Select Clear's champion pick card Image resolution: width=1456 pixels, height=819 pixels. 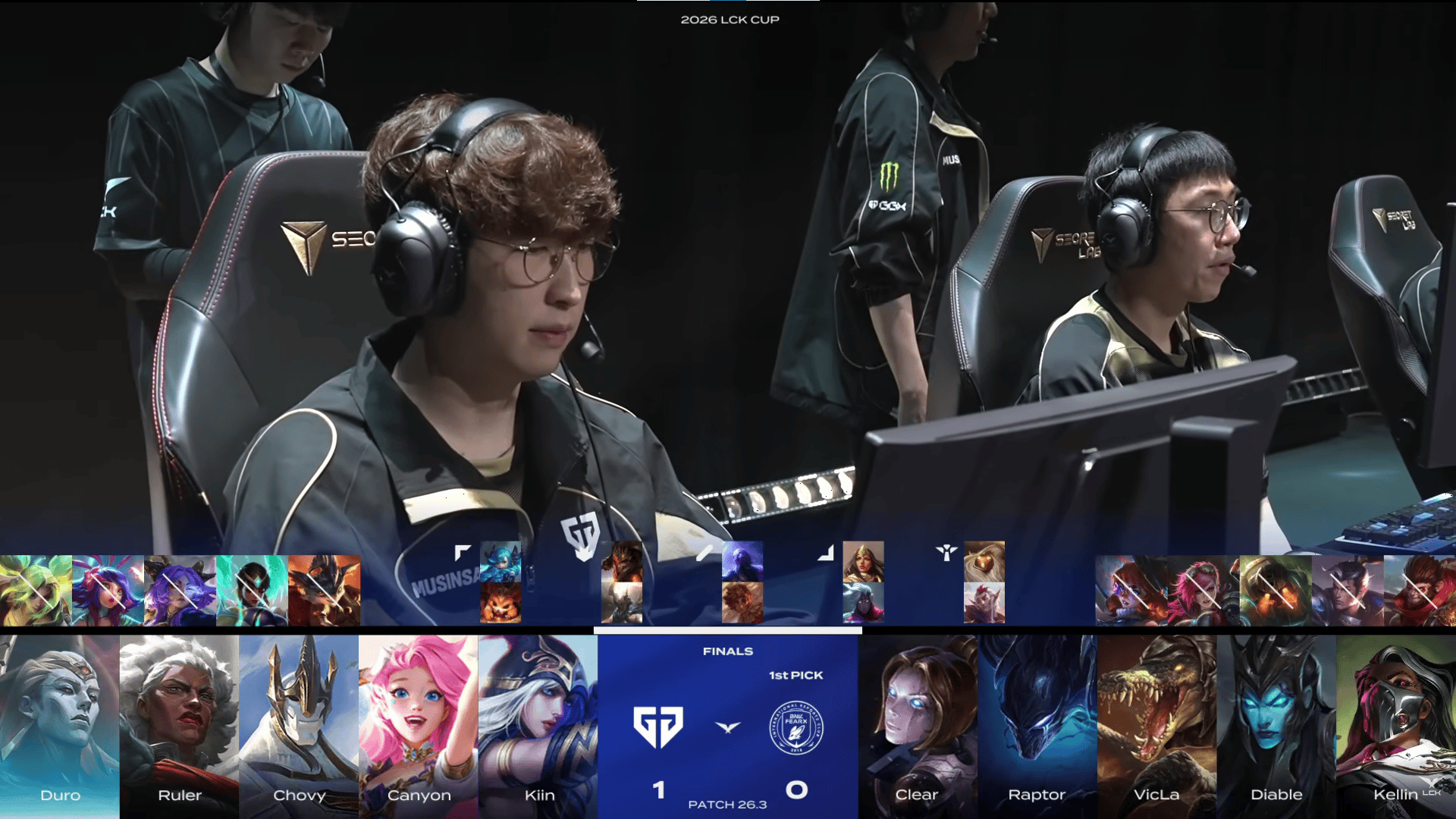click(x=917, y=726)
